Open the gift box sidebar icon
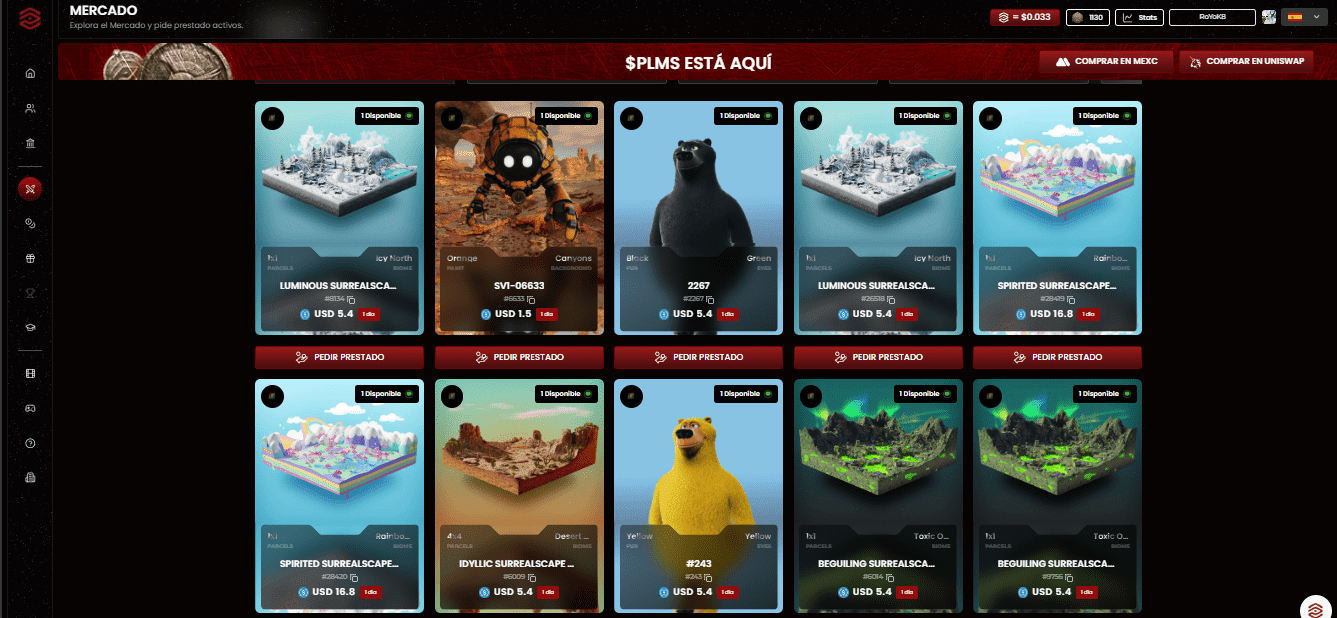Viewport: 1337px width, 618px height. pos(30,258)
